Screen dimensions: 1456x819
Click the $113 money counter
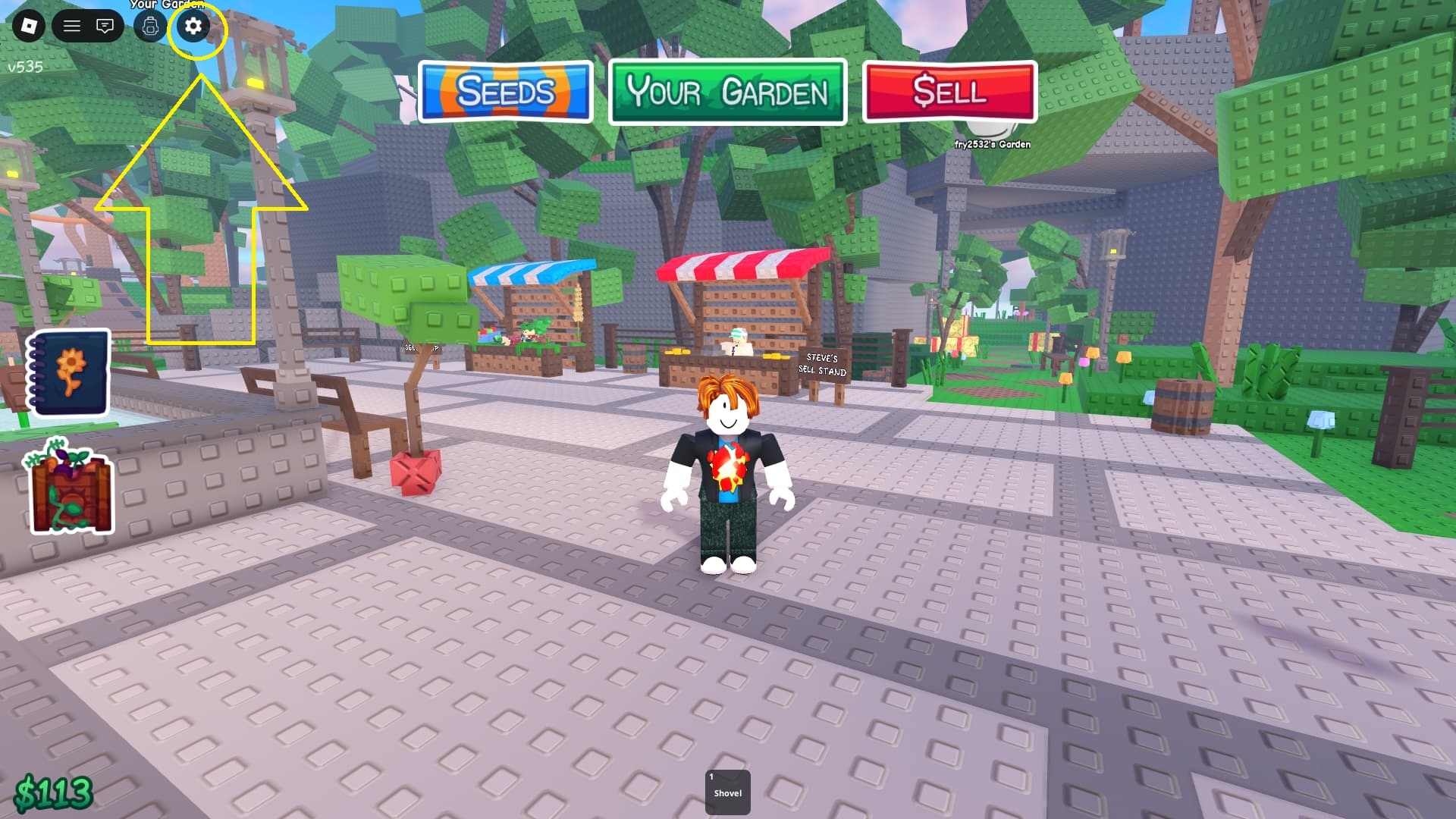(x=53, y=789)
